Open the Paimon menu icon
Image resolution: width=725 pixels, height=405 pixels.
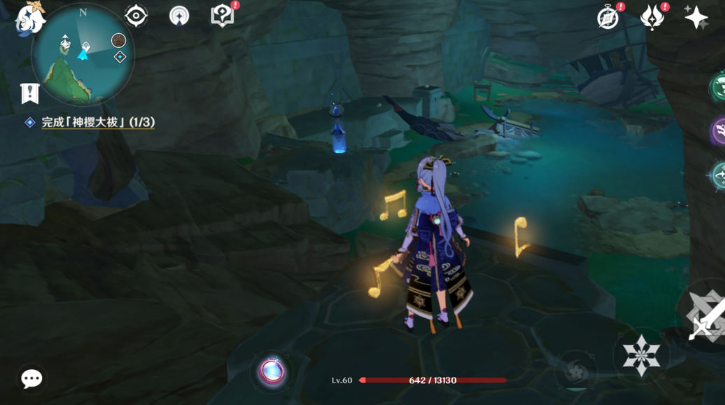24,17
